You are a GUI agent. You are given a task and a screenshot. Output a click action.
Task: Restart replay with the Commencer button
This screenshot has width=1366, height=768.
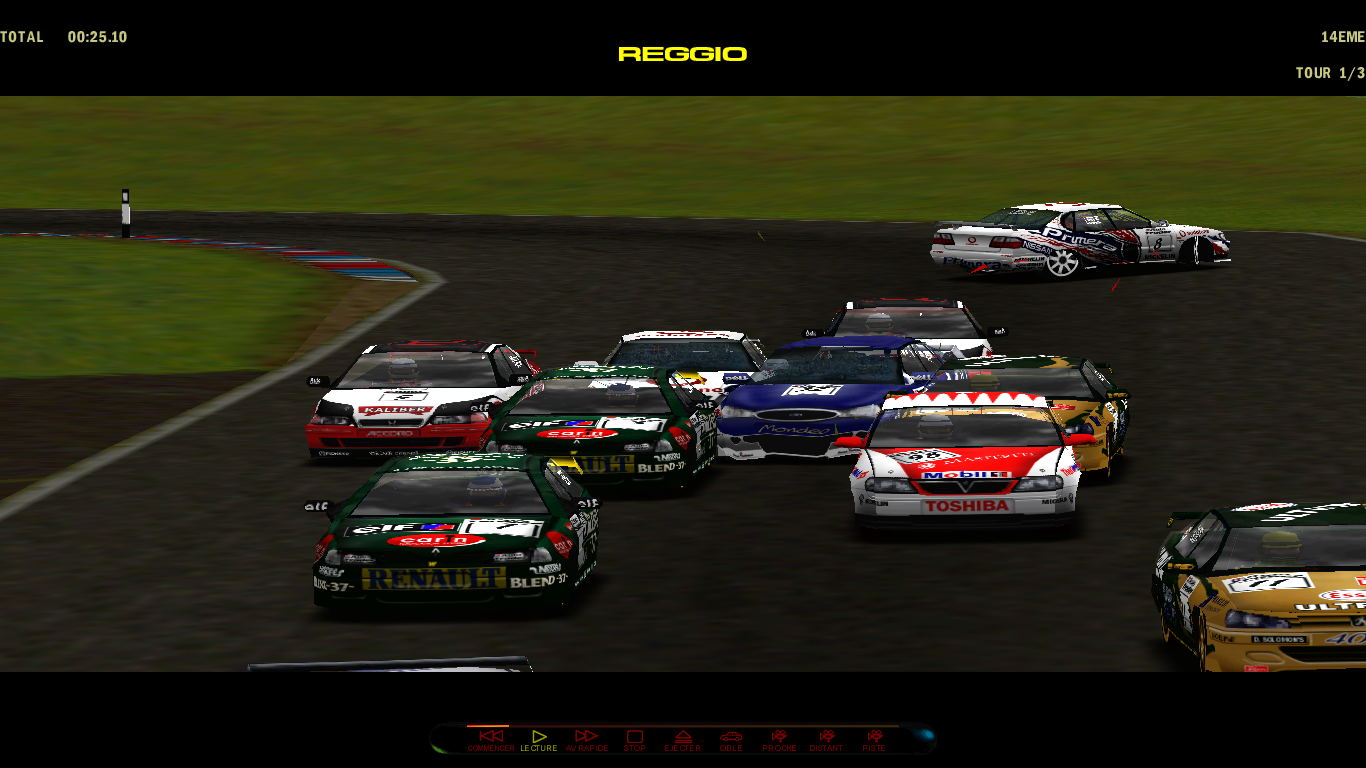coord(490,738)
